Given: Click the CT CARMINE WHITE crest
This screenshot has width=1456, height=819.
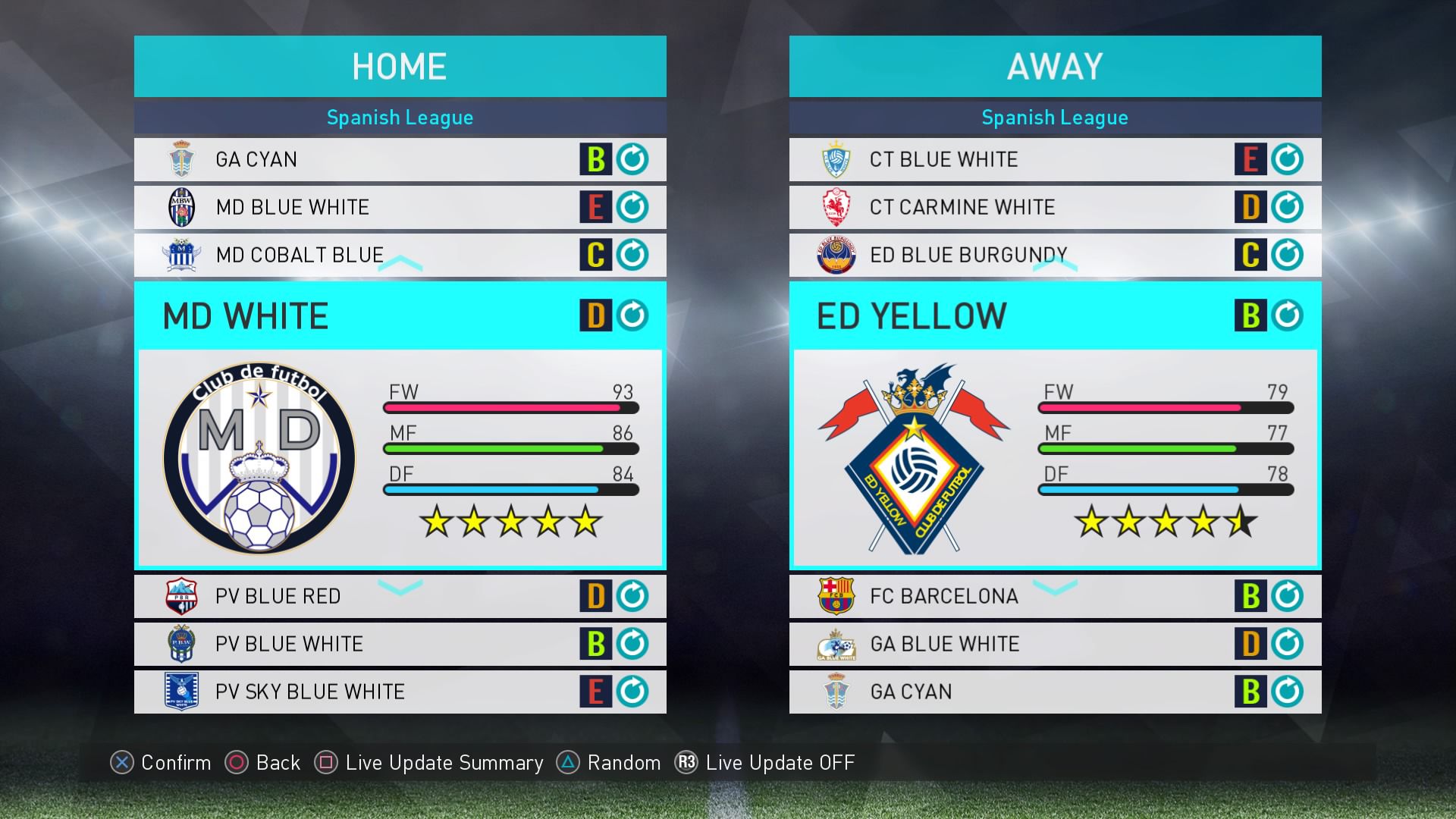Looking at the screenshot, I should pos(835,207).
